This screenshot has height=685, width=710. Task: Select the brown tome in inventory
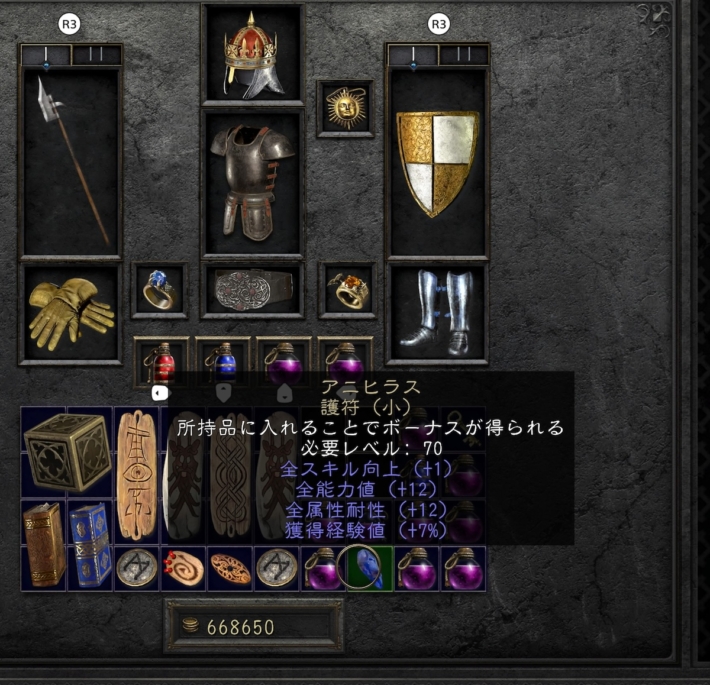point(44,543)
